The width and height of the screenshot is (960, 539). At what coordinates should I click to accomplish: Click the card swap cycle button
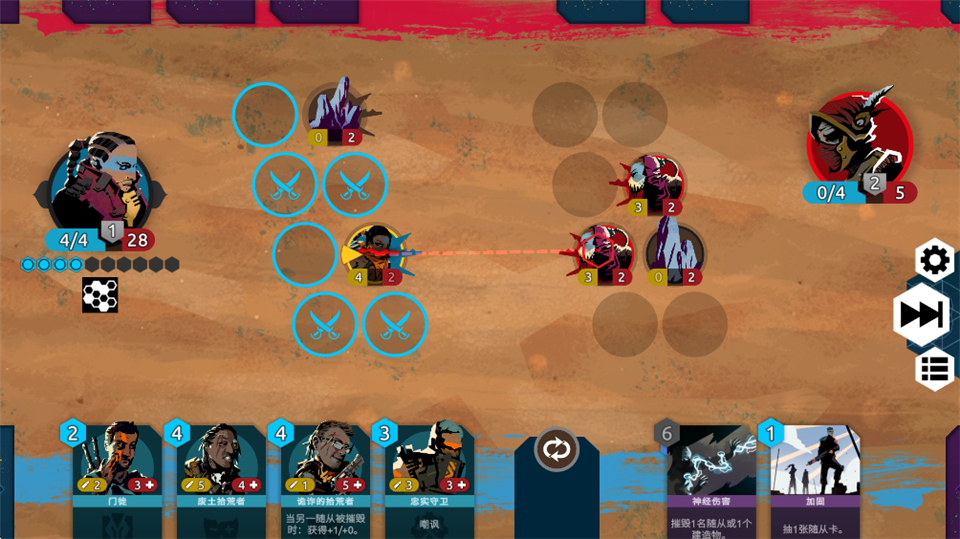(556, 449)
